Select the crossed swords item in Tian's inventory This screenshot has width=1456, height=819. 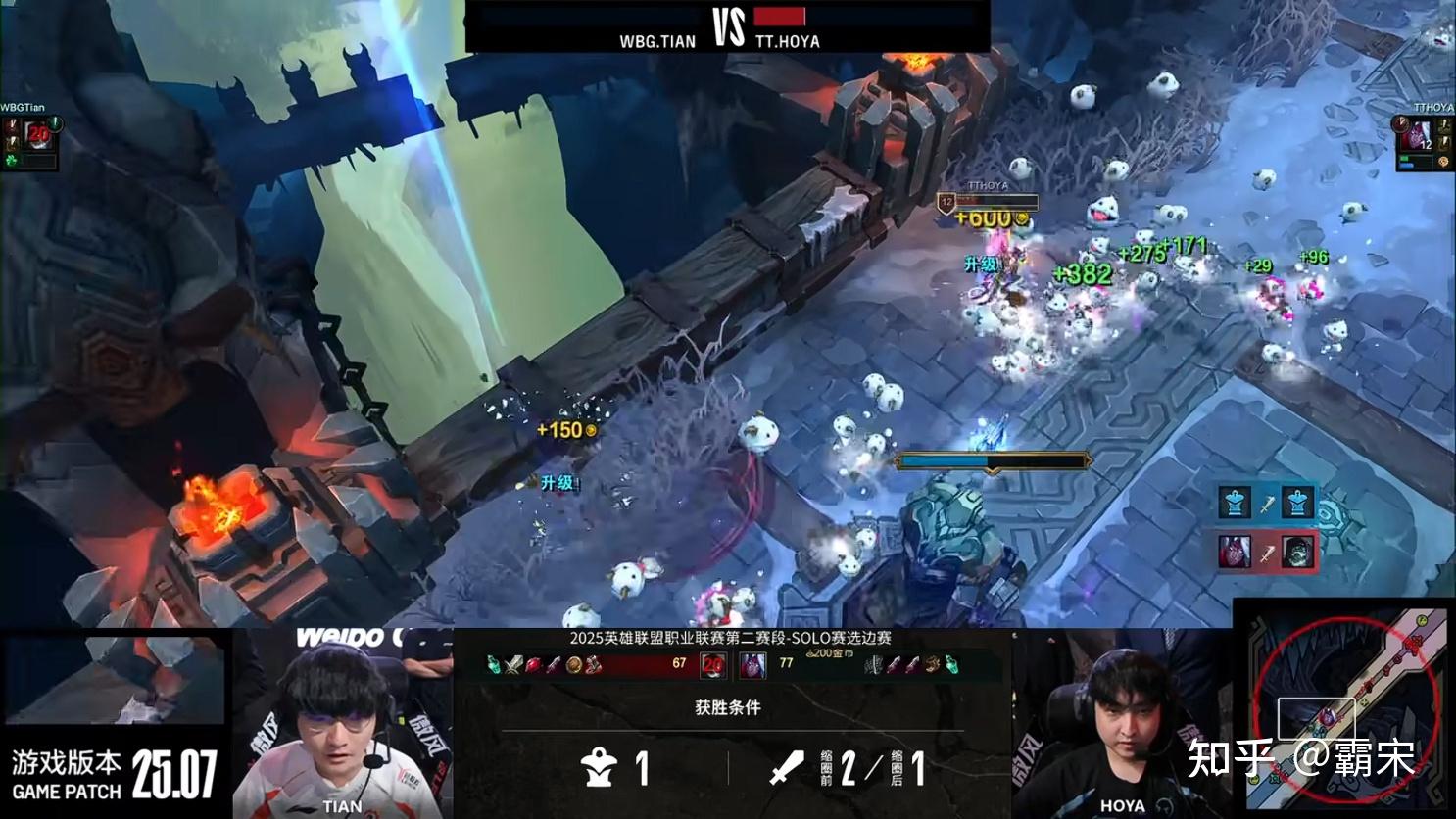point(515,665)
